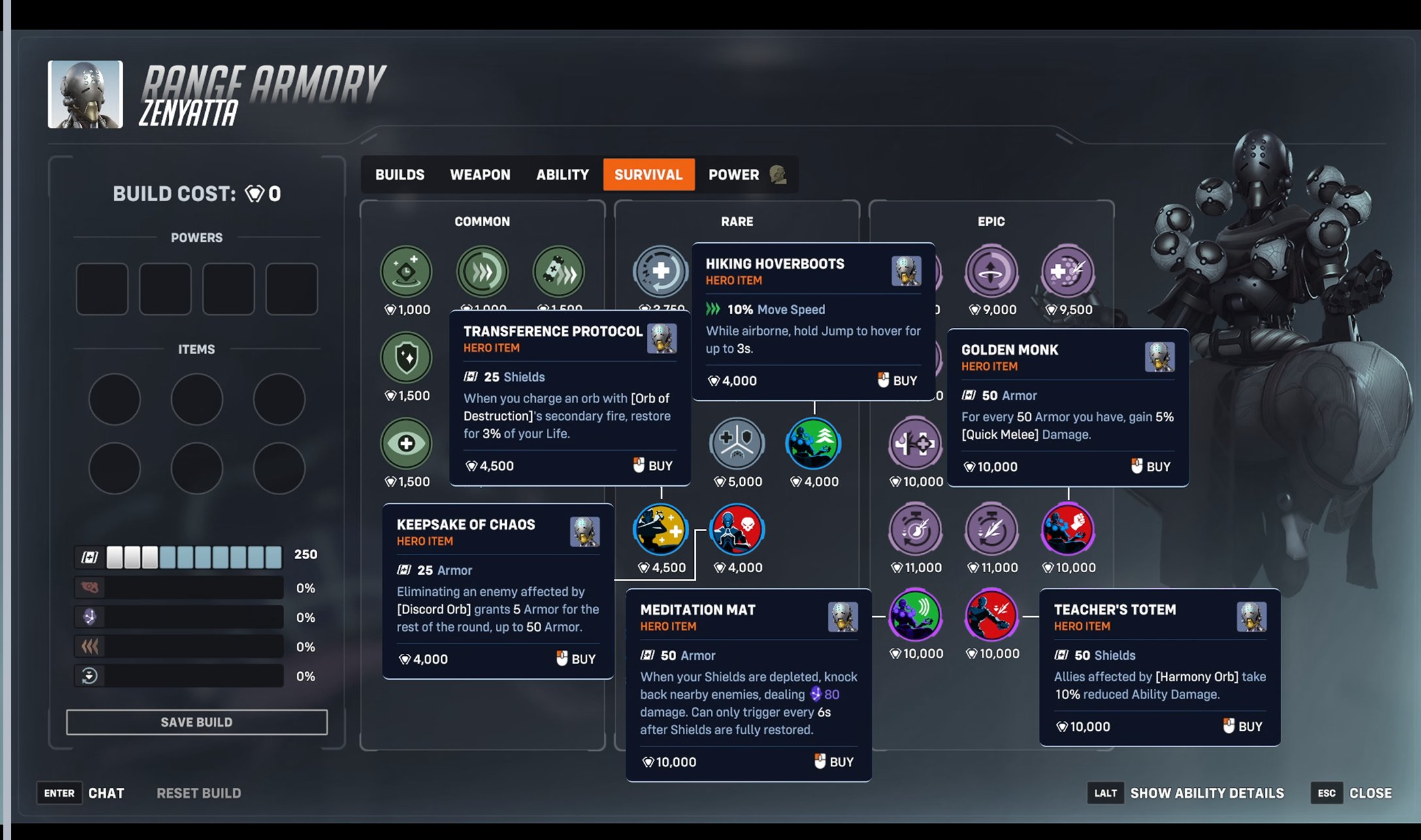Buy the Hiking Hoverboots item
This screenshot has width=1421, height=840.
coord(898,381)
